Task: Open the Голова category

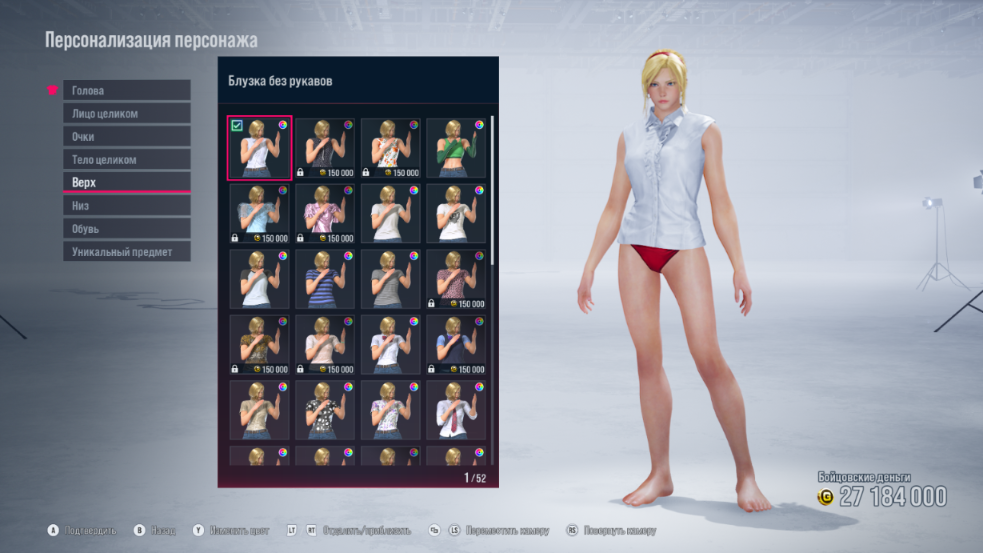Action: 126,90
